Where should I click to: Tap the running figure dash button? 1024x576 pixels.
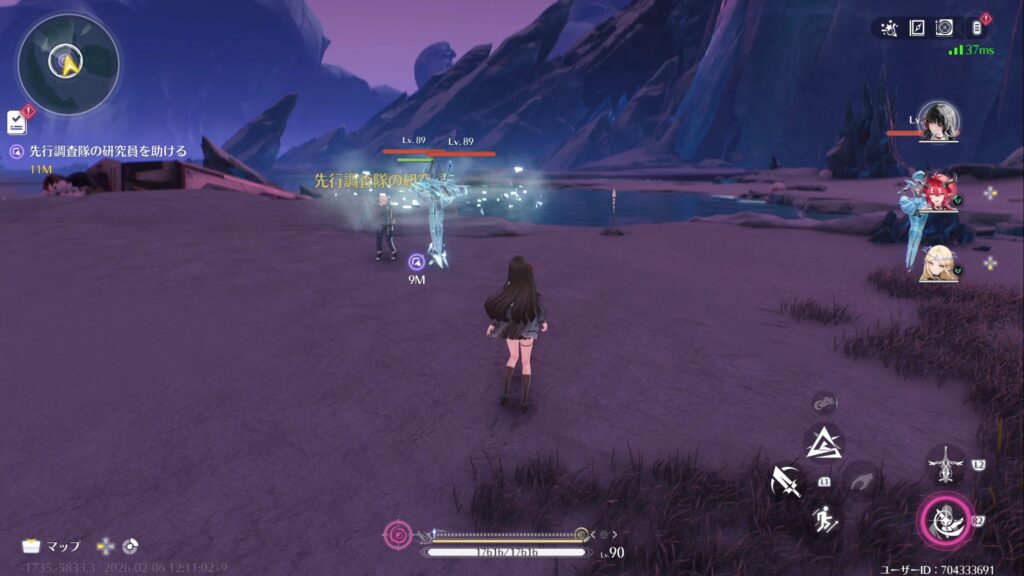tap(825, 518)
